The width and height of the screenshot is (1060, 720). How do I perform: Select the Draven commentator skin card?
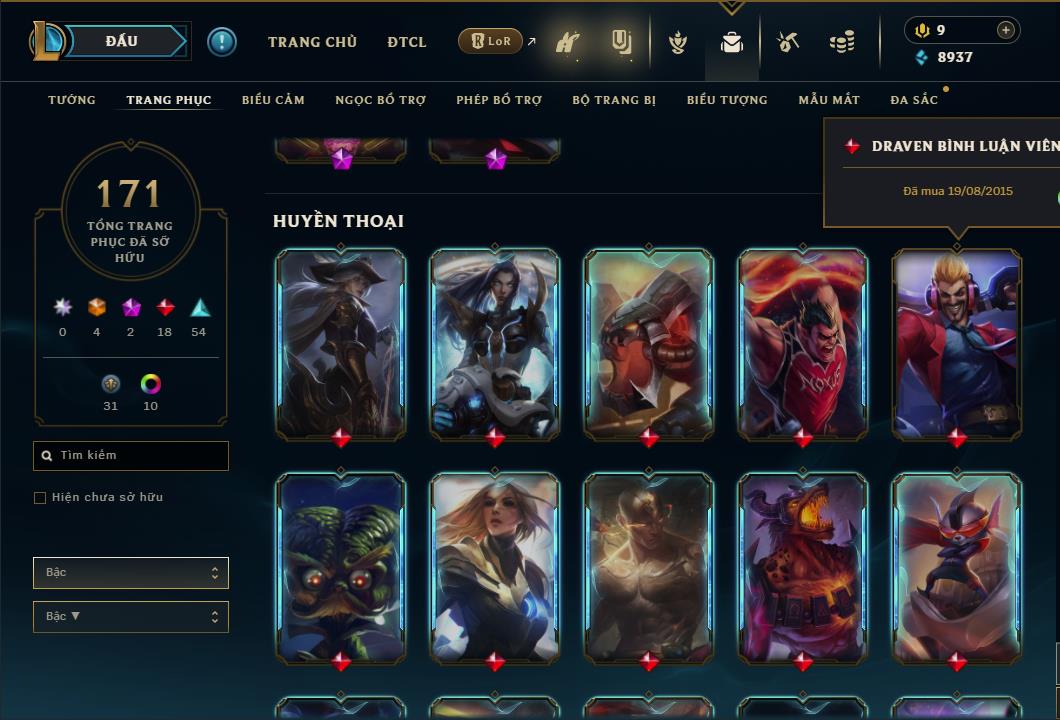[x=957, y=343]
